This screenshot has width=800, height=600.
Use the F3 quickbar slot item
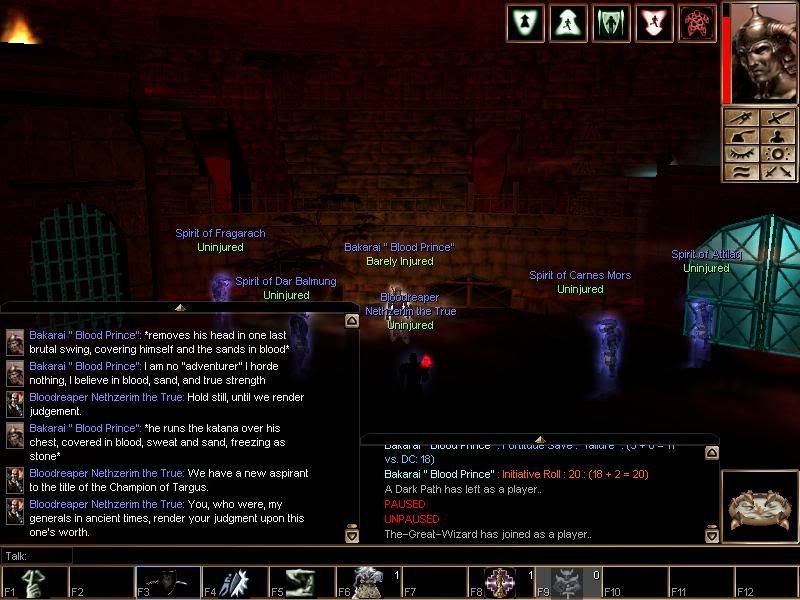pyautogui.click(x=167, y=582)
